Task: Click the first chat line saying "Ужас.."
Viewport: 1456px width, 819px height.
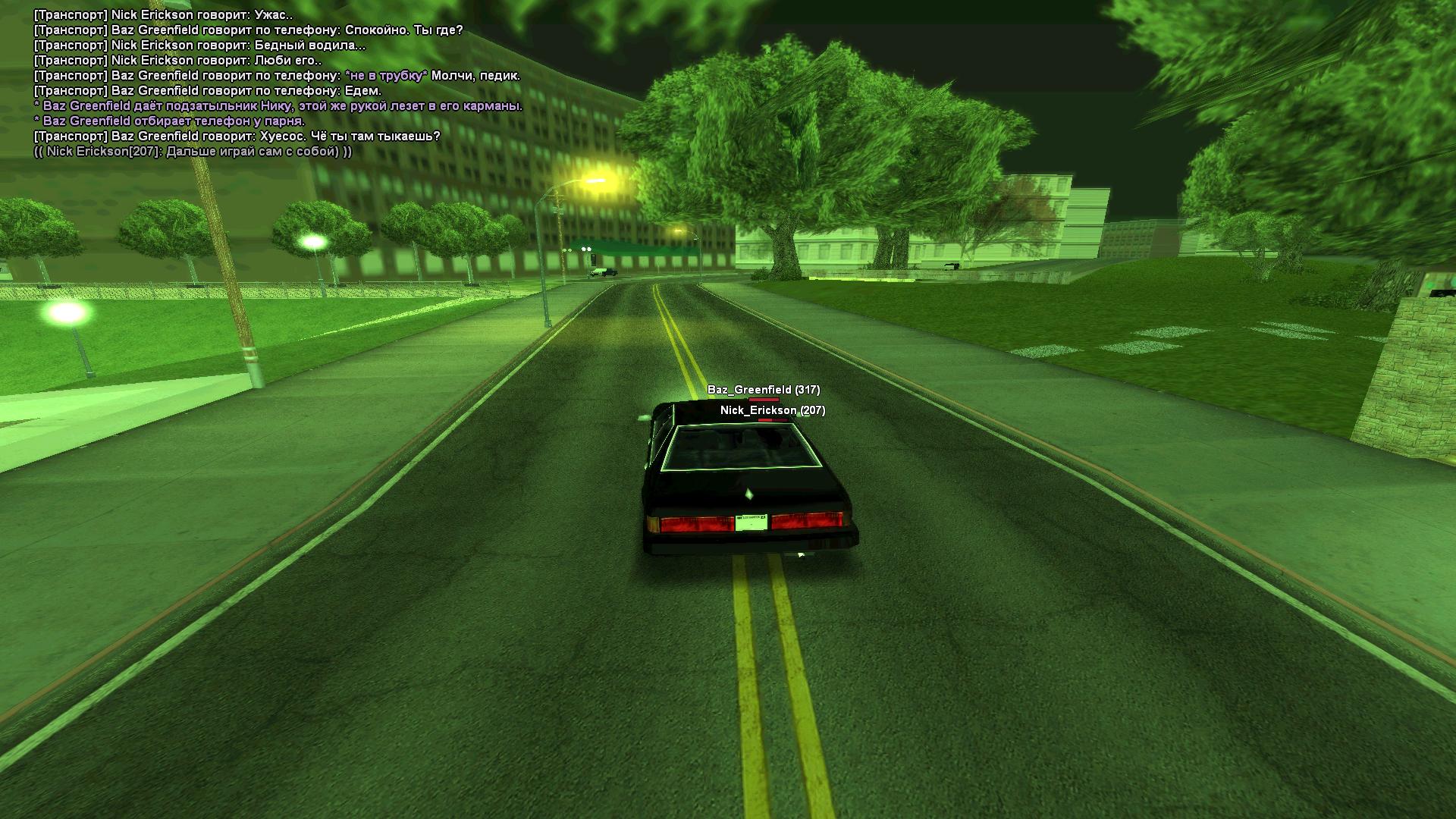Action: pos(164,15)
